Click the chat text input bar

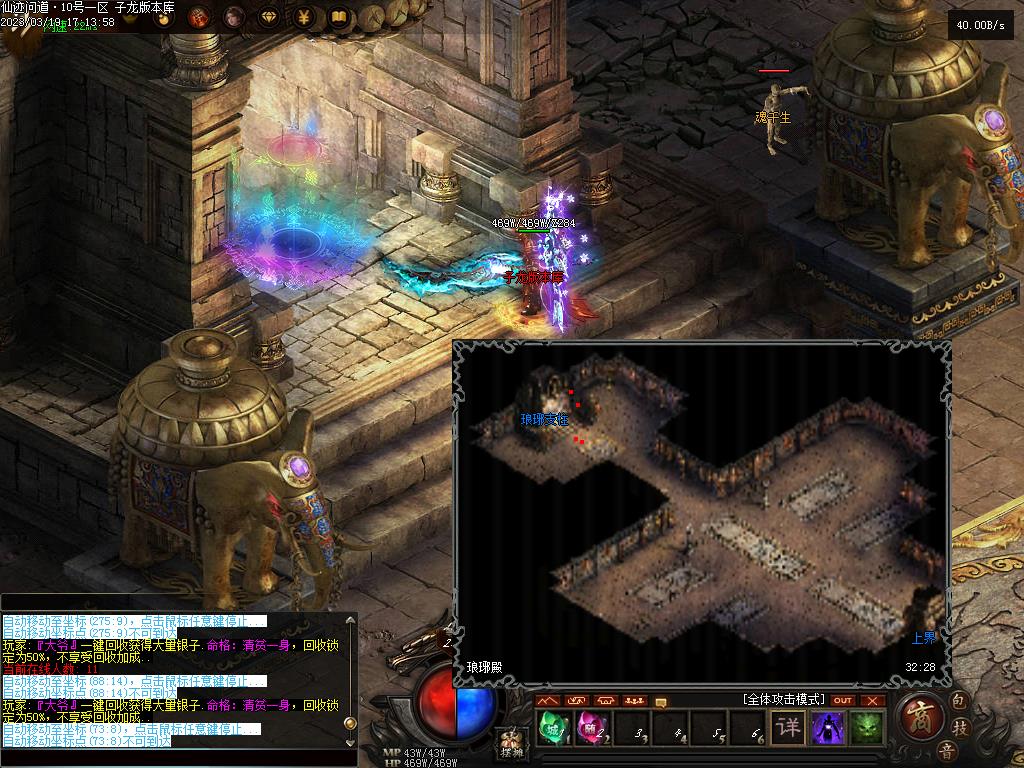click(x=170, y=758)
